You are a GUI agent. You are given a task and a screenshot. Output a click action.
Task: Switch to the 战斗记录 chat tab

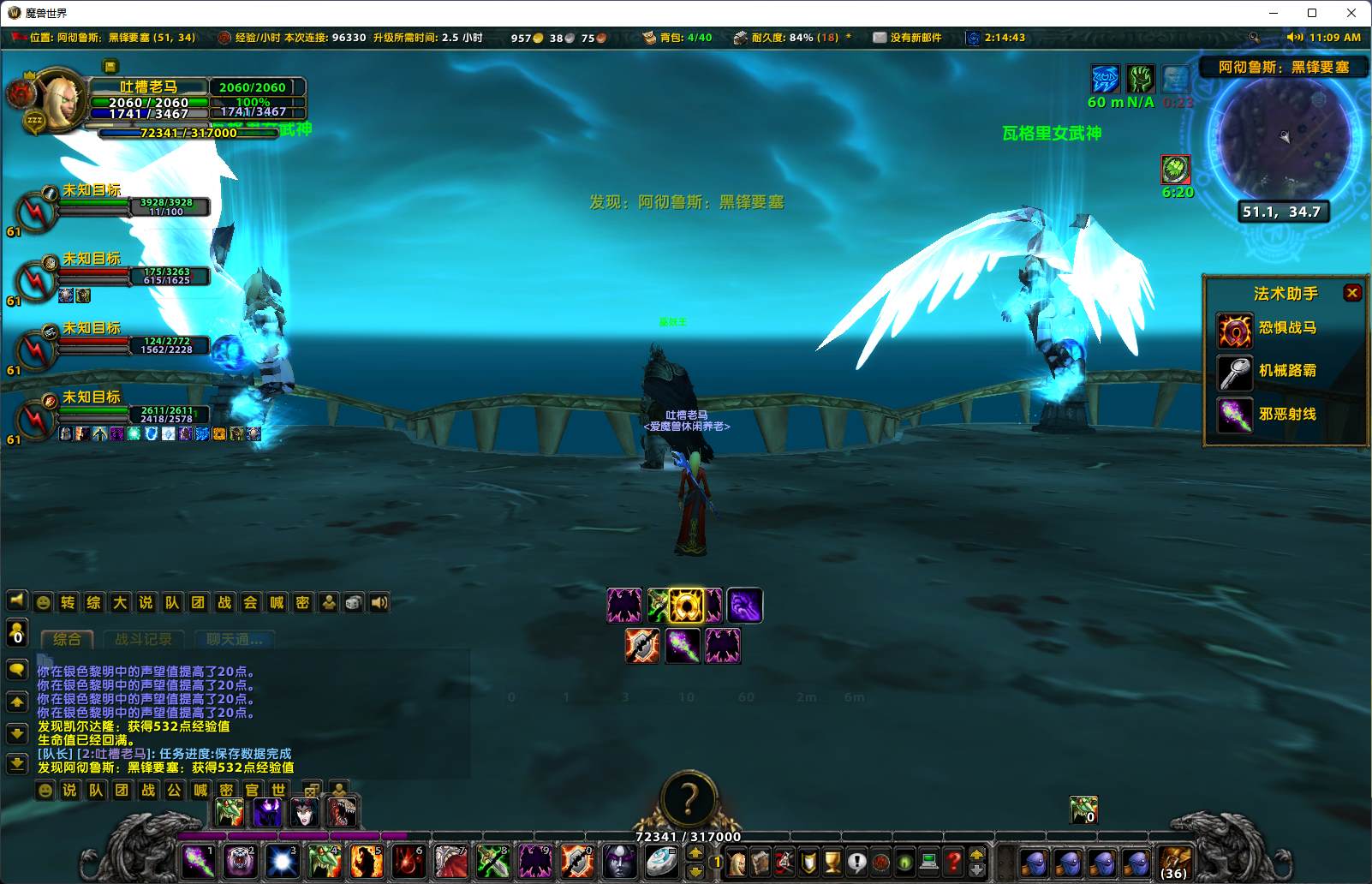click(x=143, y=640)
